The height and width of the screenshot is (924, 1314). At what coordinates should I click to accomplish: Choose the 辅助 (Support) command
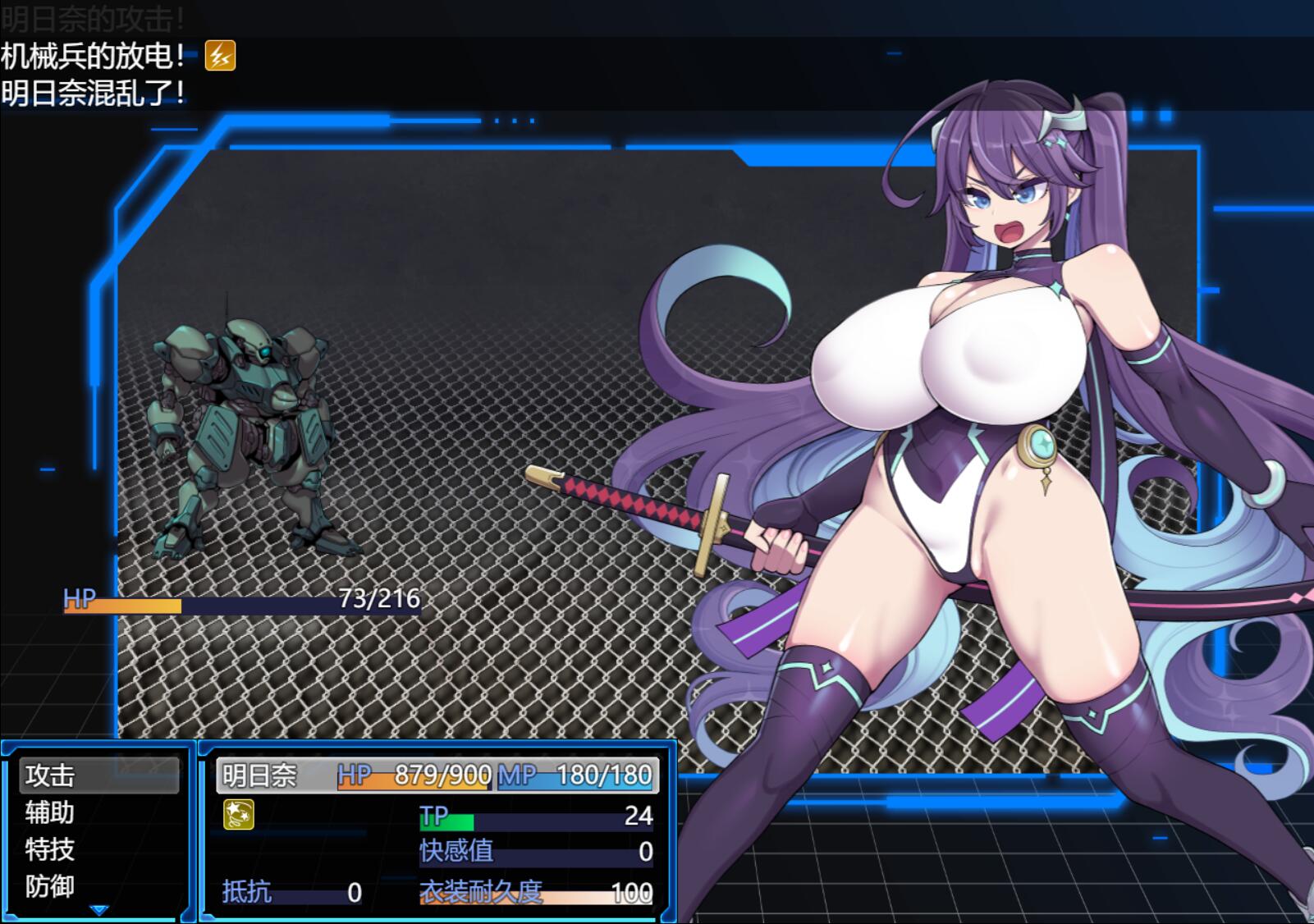point(98,812)
